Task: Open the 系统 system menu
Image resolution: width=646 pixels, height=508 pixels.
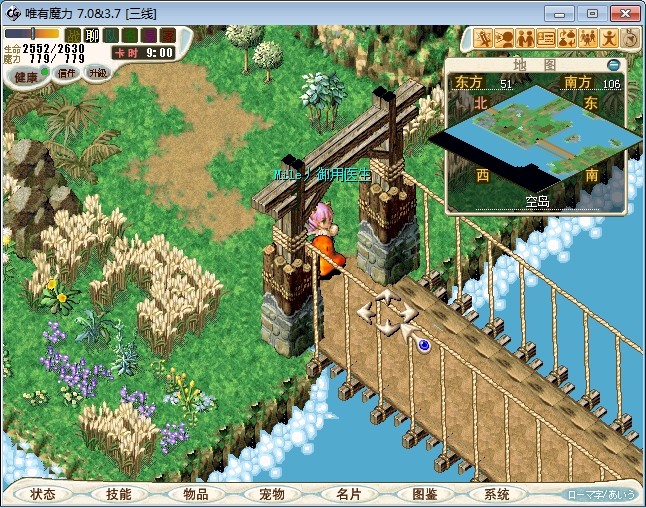Action: [x=497, y=494]
